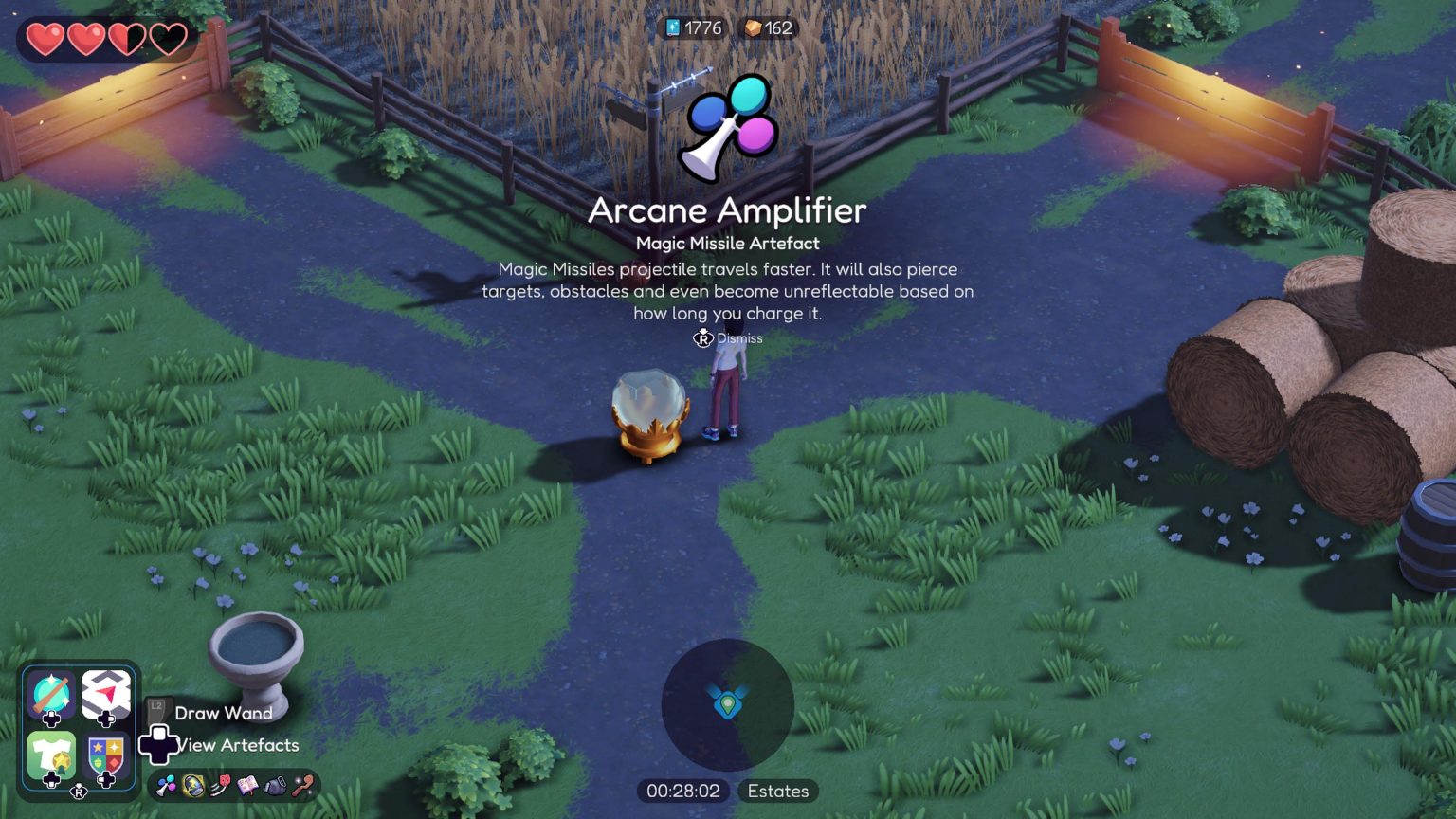
Task: Select the egg artefact icon in the tray
Action: (x=193, y=784)
